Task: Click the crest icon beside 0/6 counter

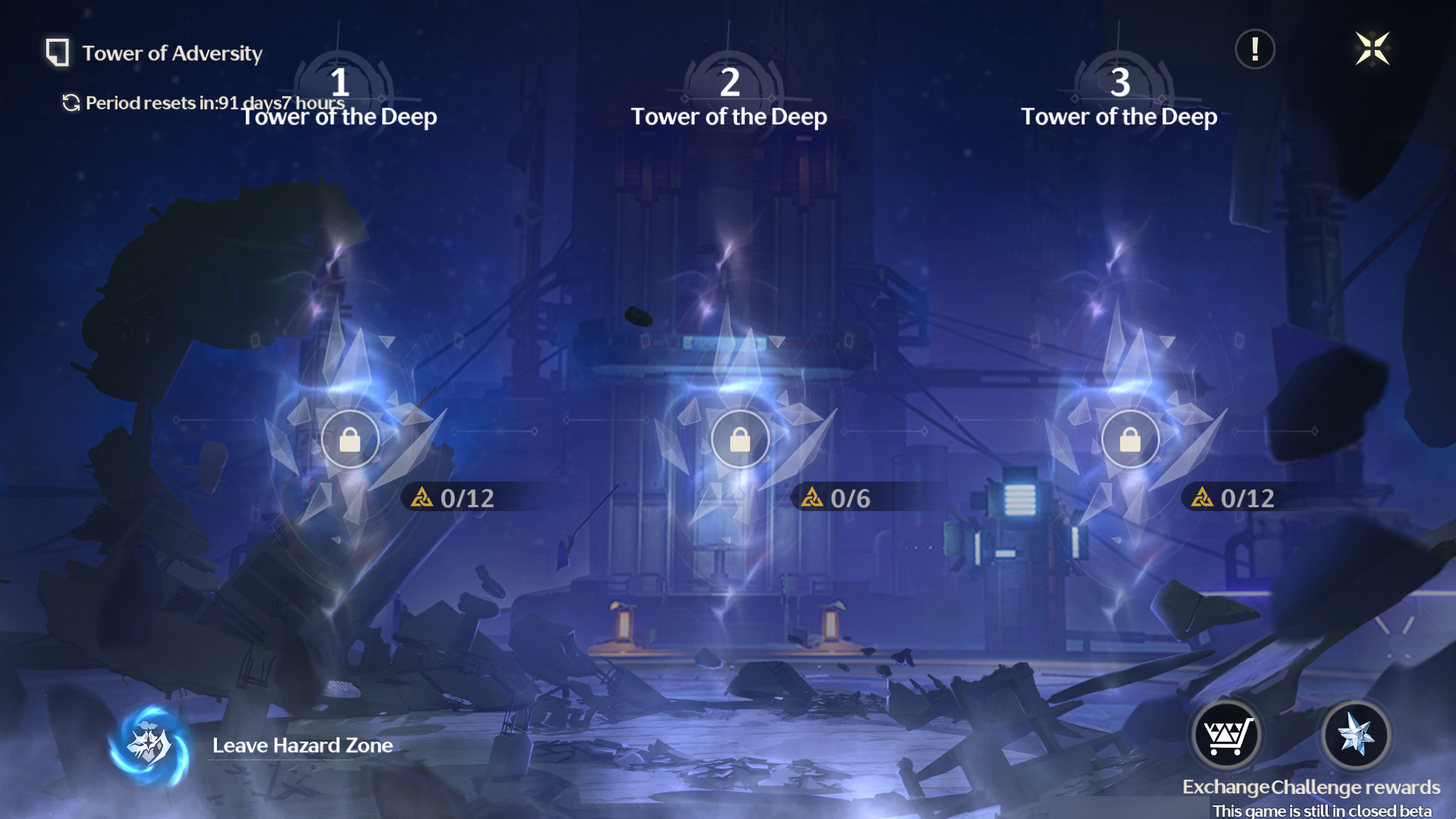Action: [x=811, y=498]
